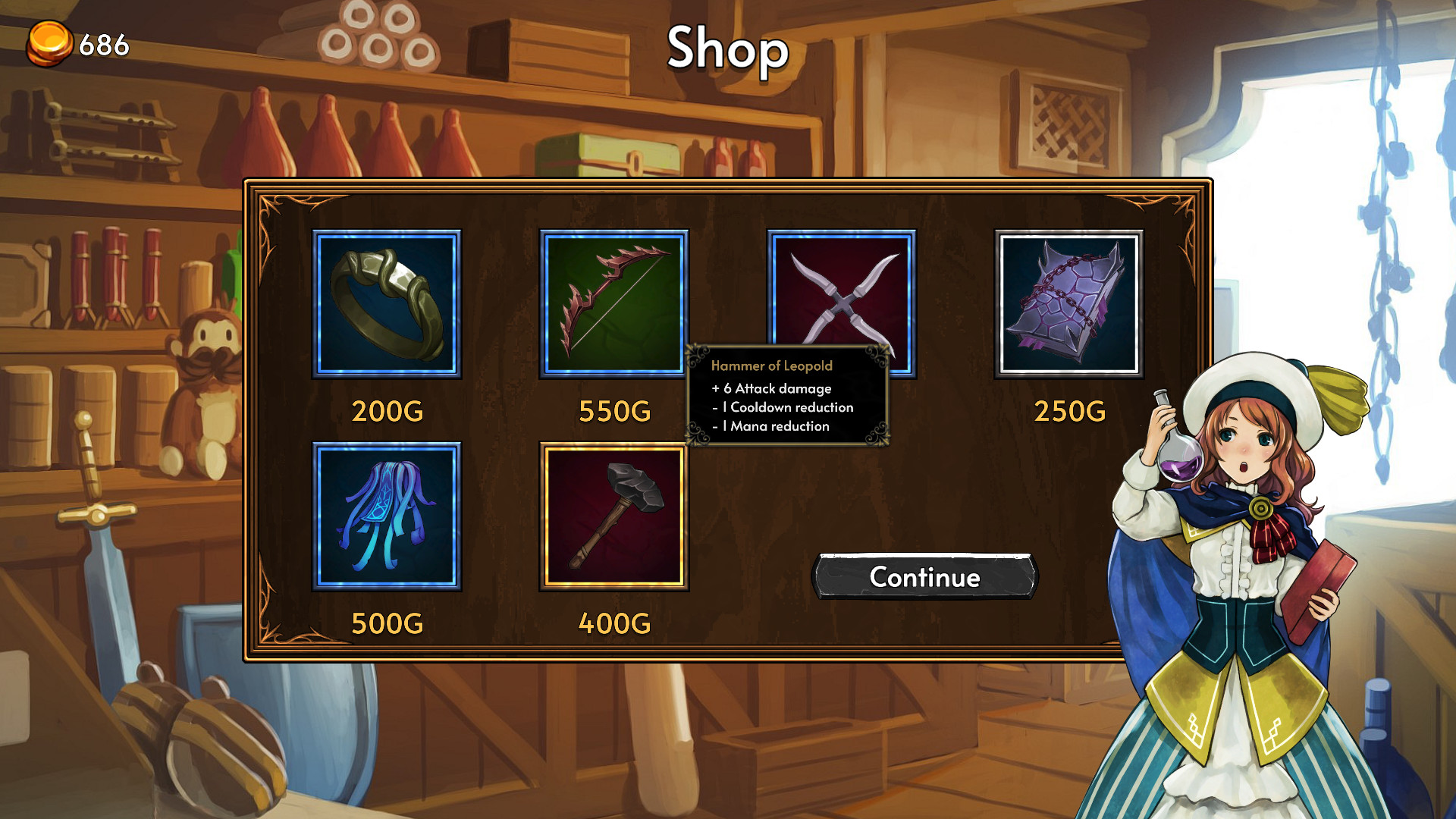Select the Hammer of Leopold
The width and height of the screenshot is (1456, 819).
tap(614, 517)
